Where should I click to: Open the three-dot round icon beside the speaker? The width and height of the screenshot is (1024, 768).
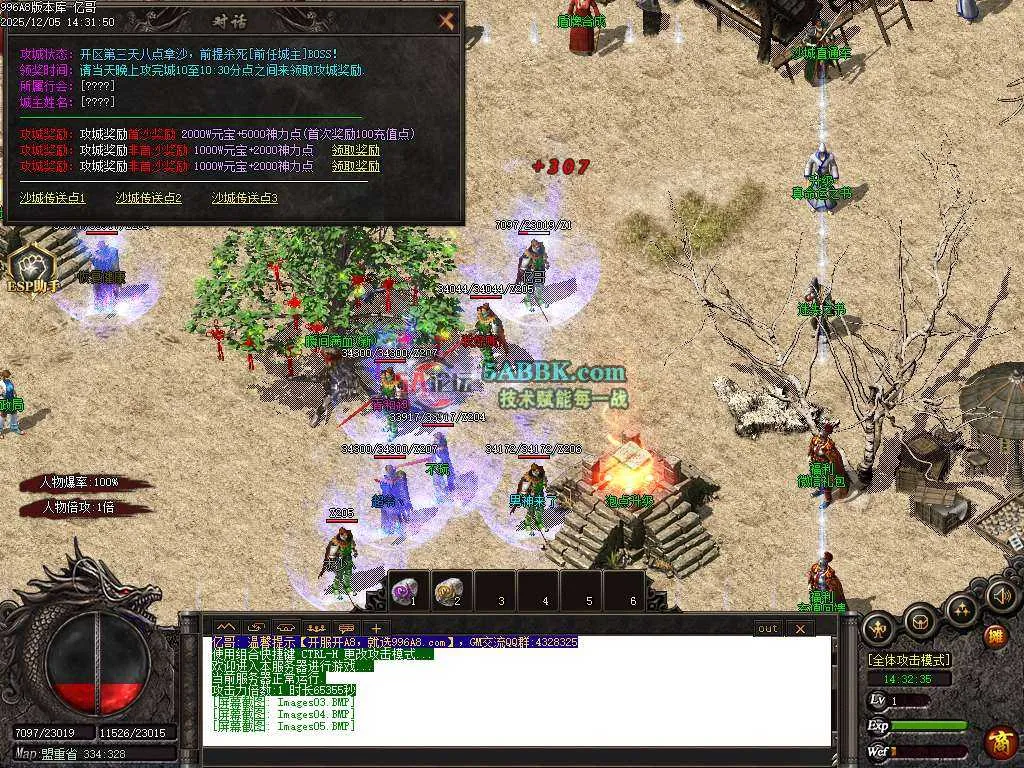click(961, 608)
